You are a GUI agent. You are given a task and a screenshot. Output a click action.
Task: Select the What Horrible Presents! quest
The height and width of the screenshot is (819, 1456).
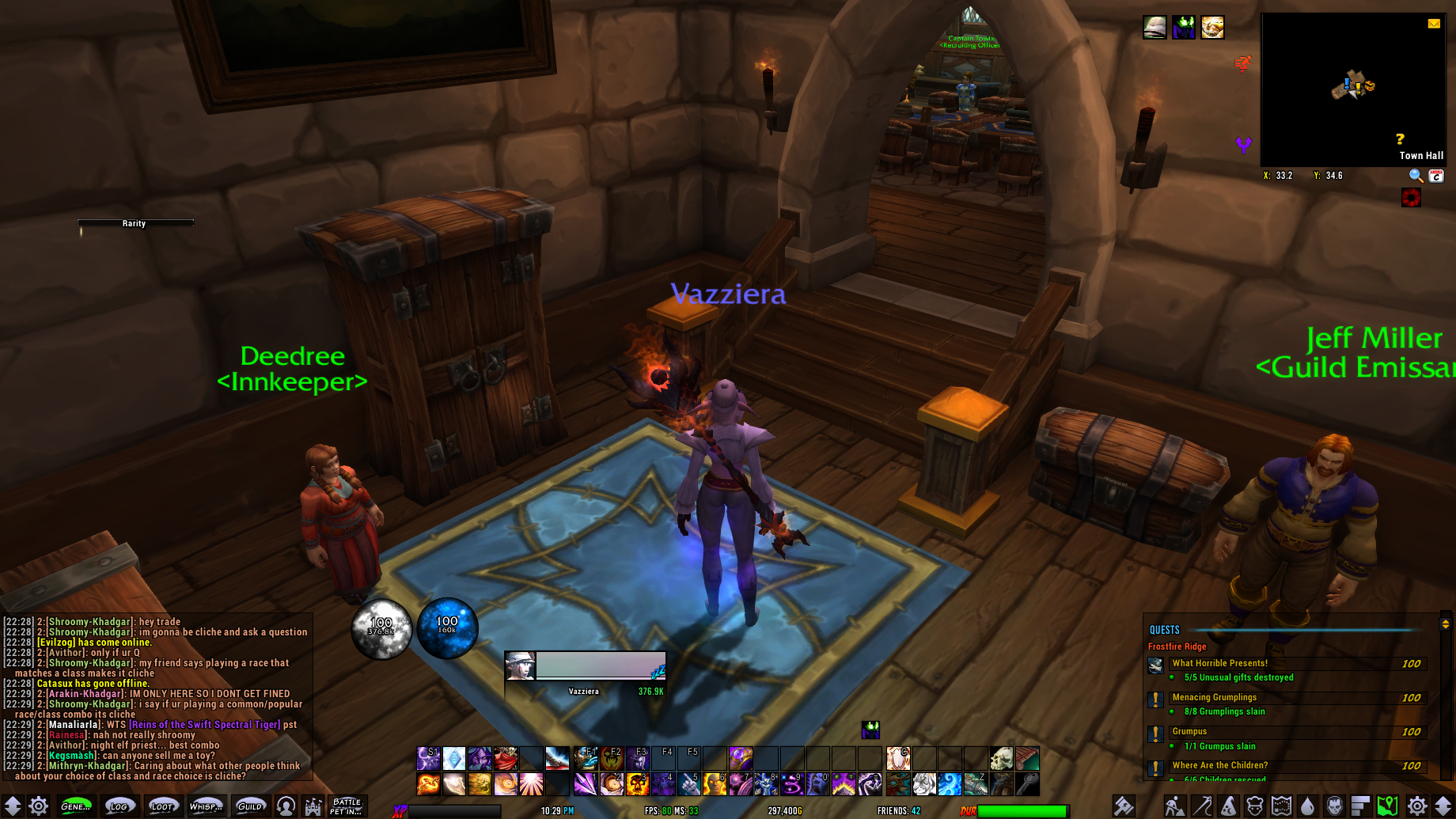tap(1220, 663)
